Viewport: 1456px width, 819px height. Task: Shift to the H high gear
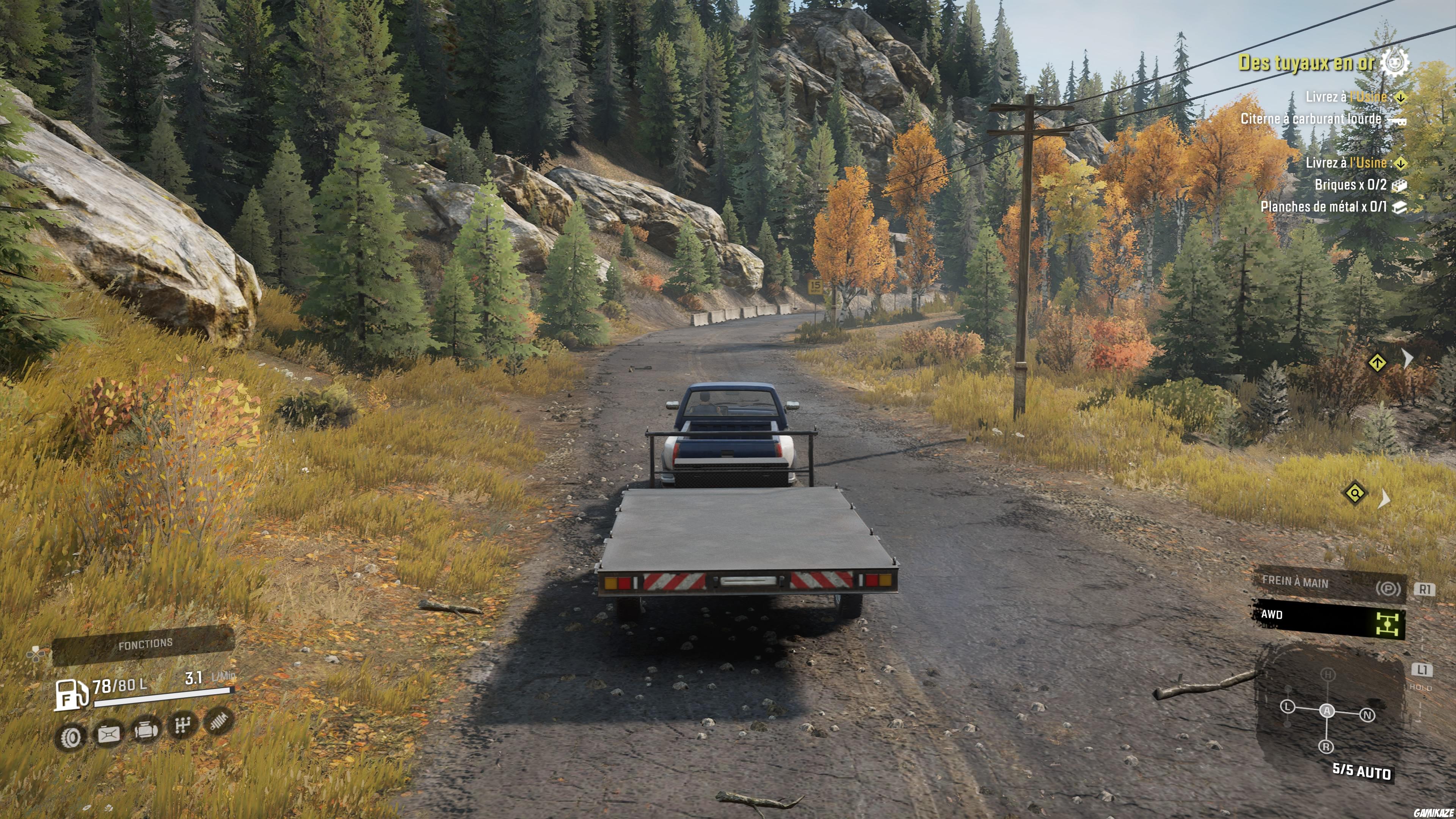[1328, 674]
